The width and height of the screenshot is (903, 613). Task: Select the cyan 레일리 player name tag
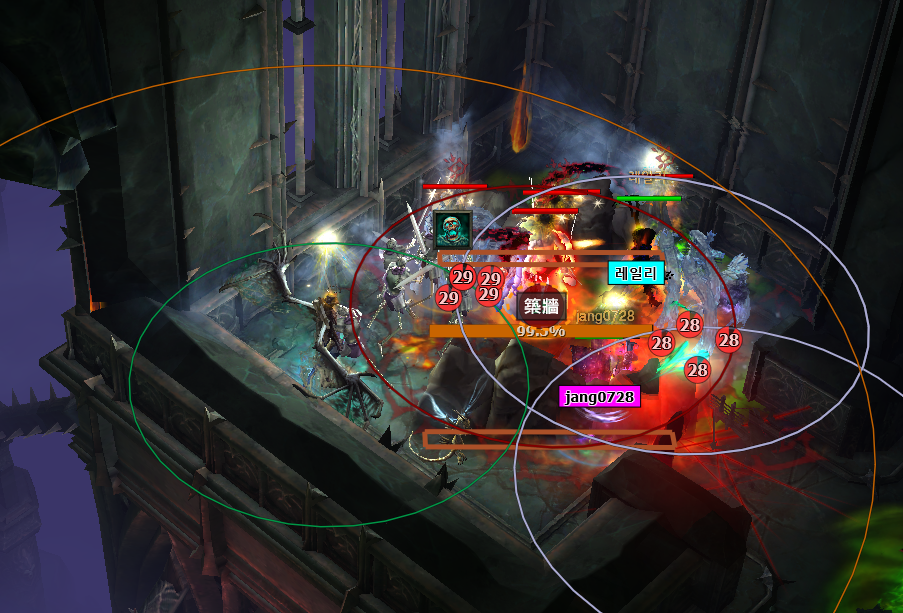636,272
